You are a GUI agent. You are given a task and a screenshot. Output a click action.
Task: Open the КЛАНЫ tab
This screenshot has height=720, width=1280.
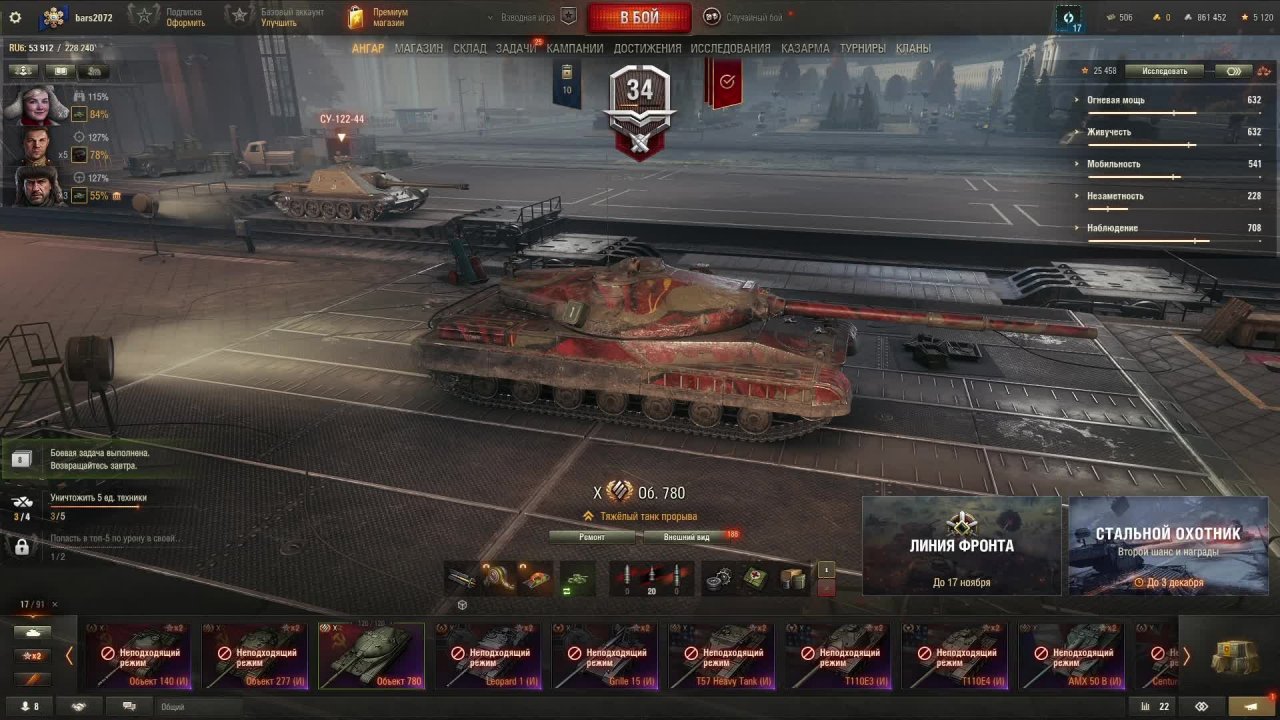[913, 48]
